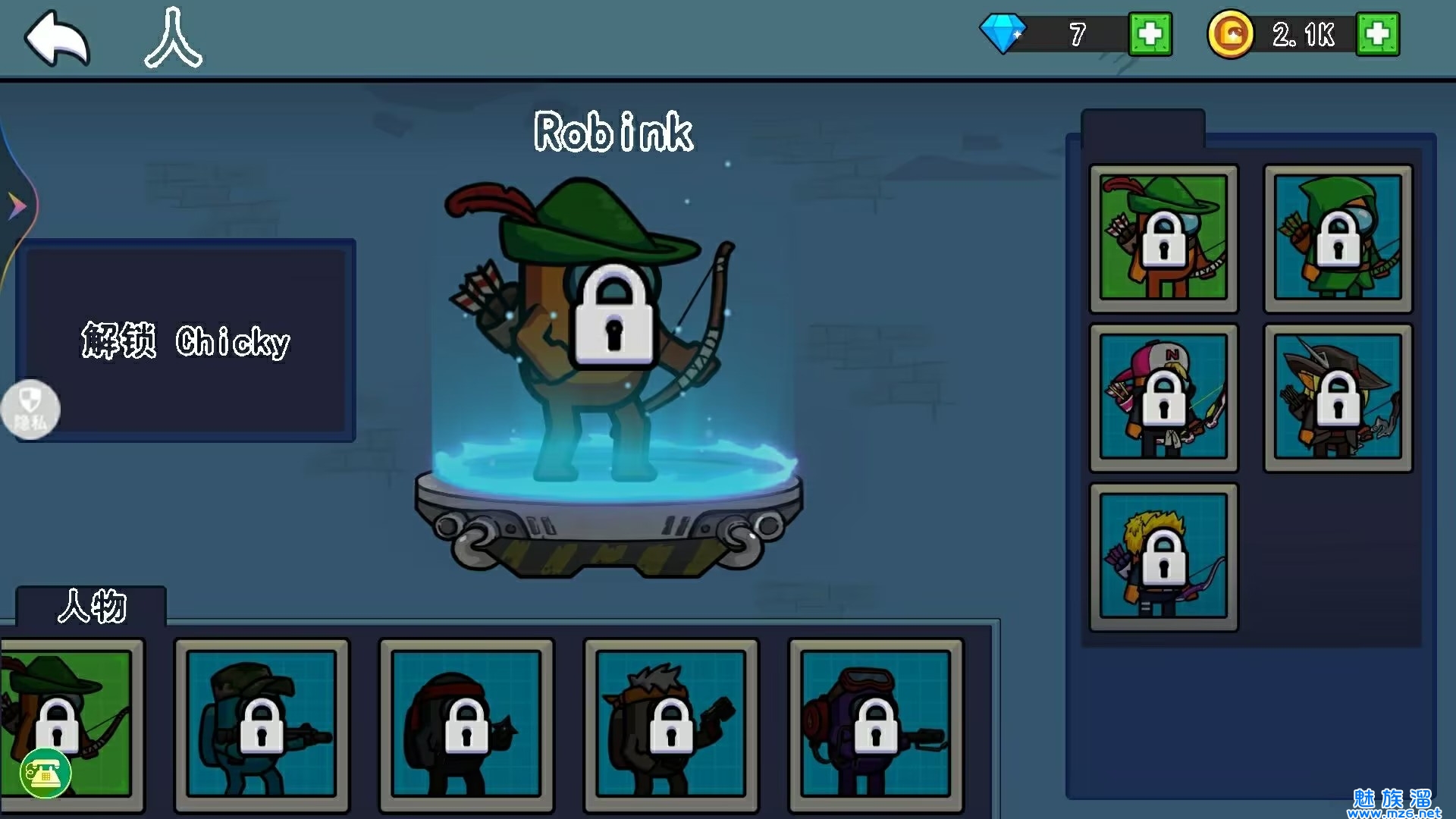Viewport: 1456px width, 819px height.
Task: Choose the camo cap soldier character
Action: coord(262,724)
